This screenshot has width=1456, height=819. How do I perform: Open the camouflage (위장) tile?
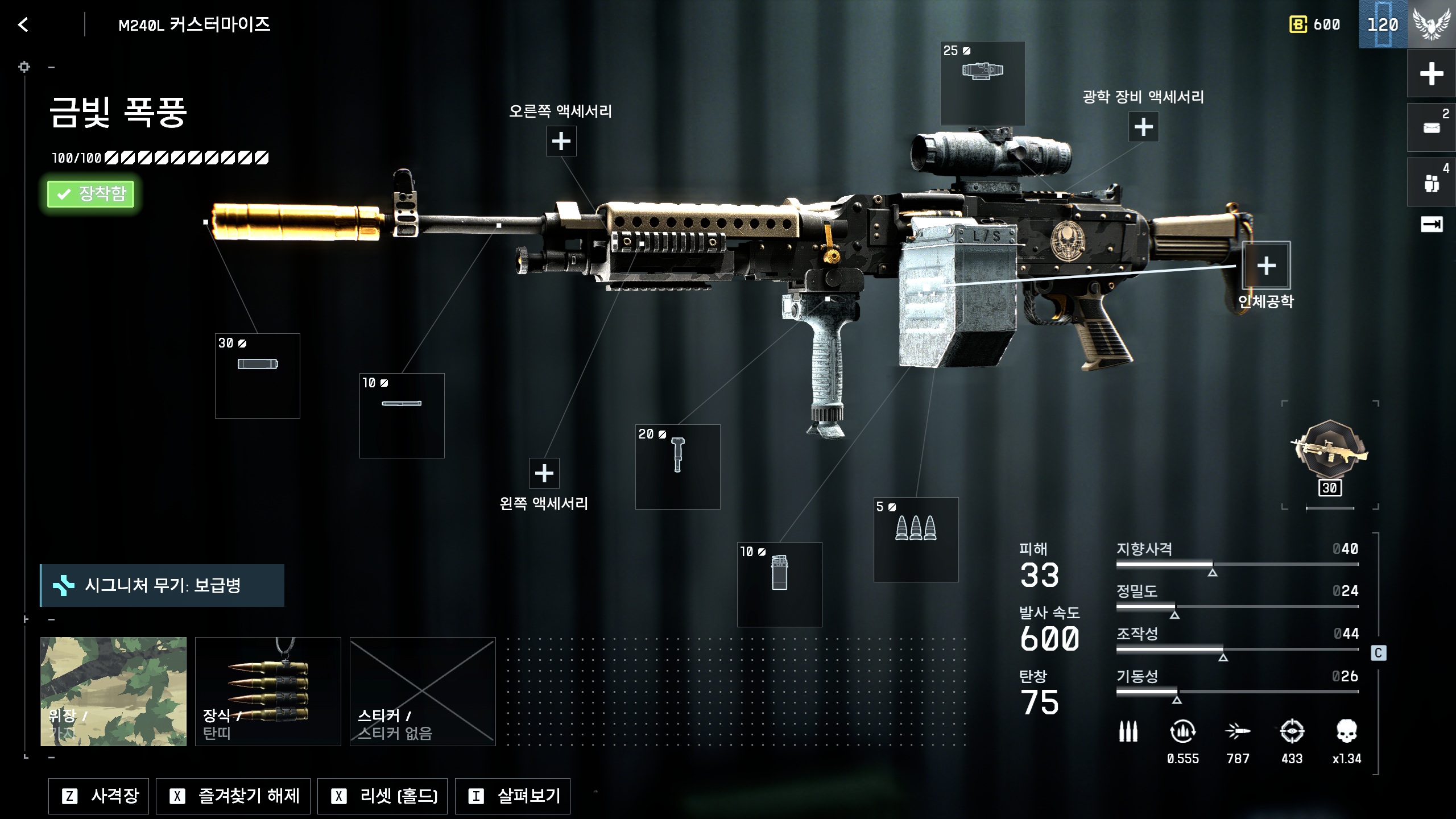coord(113,691)
